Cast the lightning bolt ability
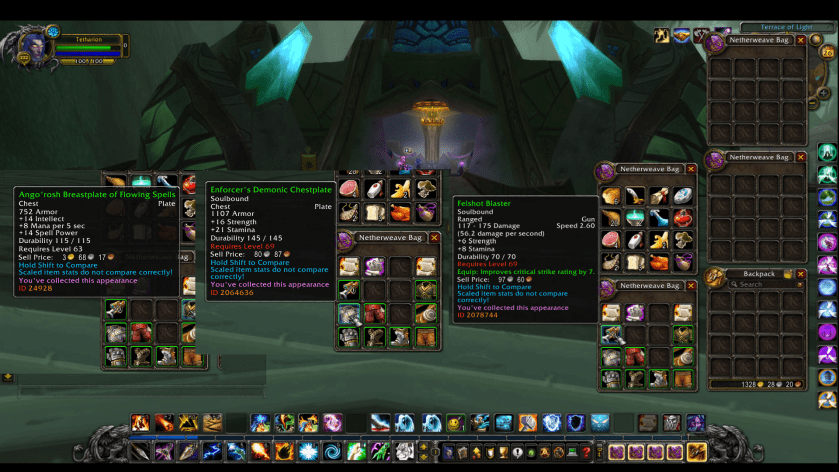 point(211,452)
